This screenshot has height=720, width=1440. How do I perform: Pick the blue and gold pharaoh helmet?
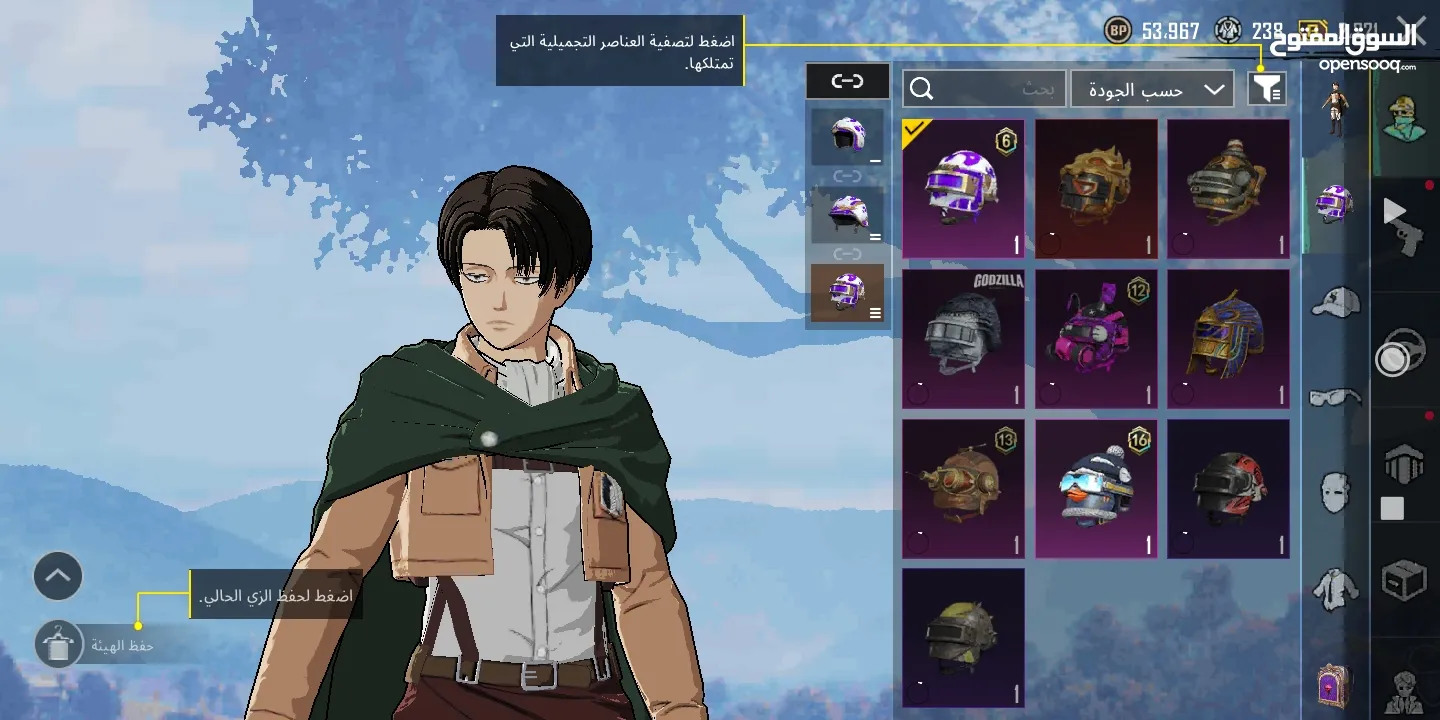pyautogui.click(x=1228, y=339)
